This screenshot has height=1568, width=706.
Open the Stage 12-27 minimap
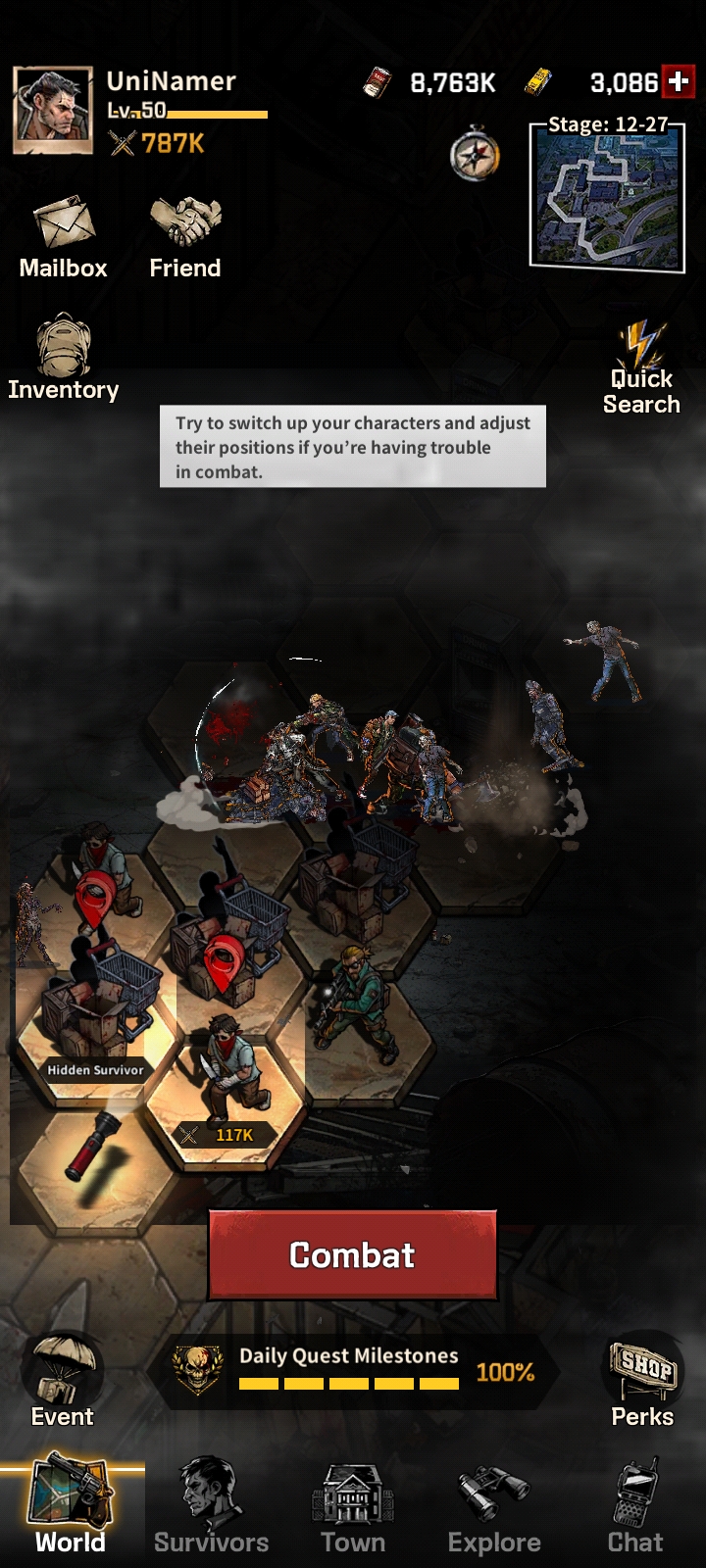[606, 196]
